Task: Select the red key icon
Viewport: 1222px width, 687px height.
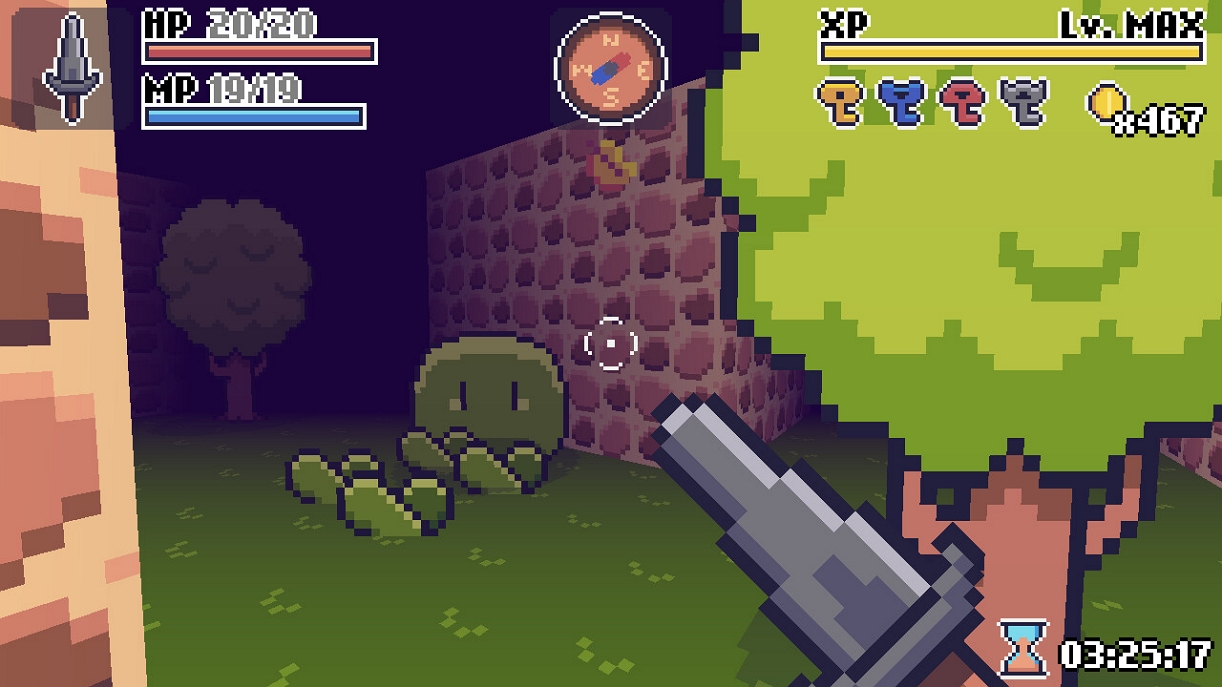Action: (x=963, y=102)
